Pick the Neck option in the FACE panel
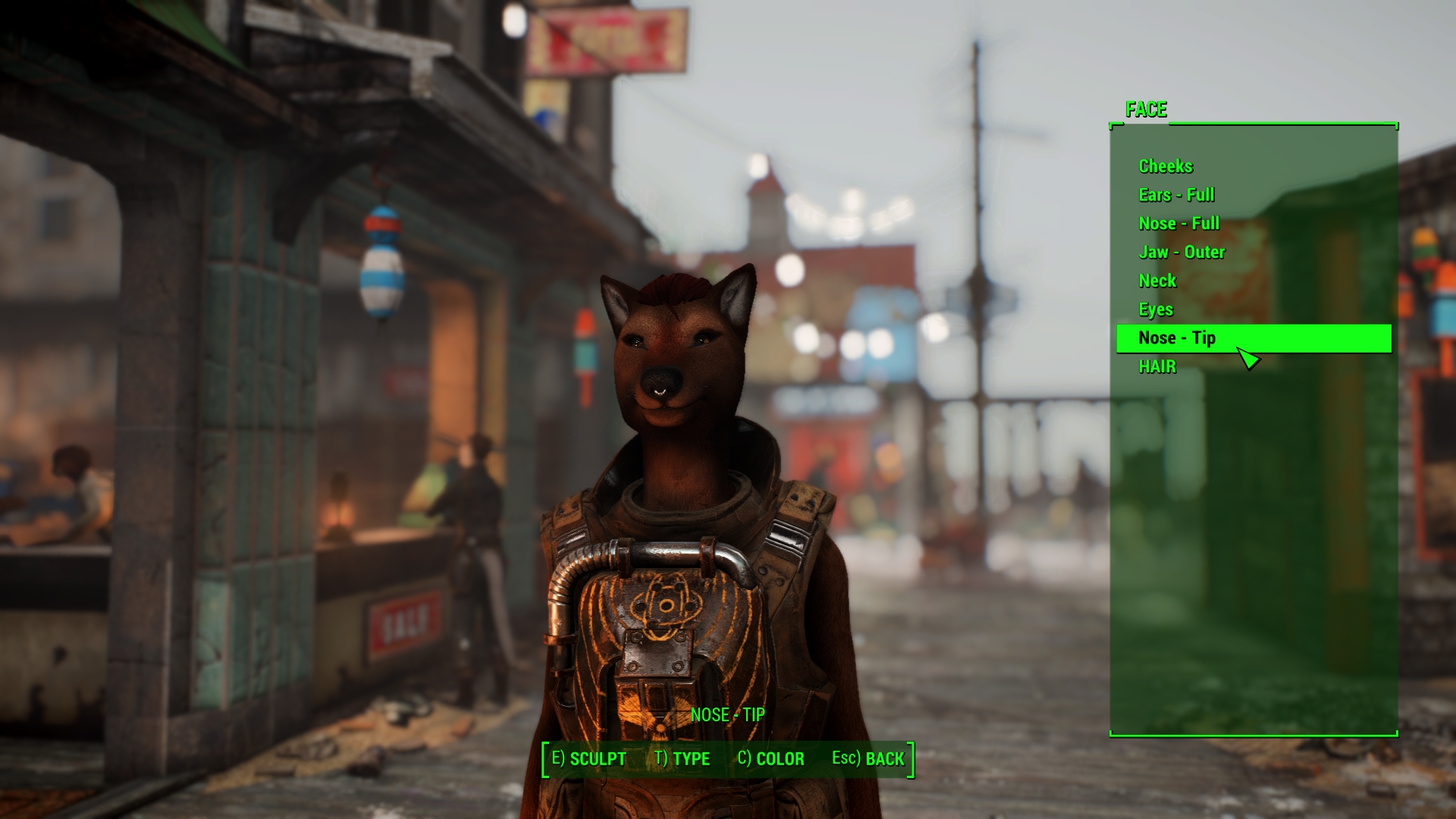Screen dimensions: 1456x819 pos(1157,281)
